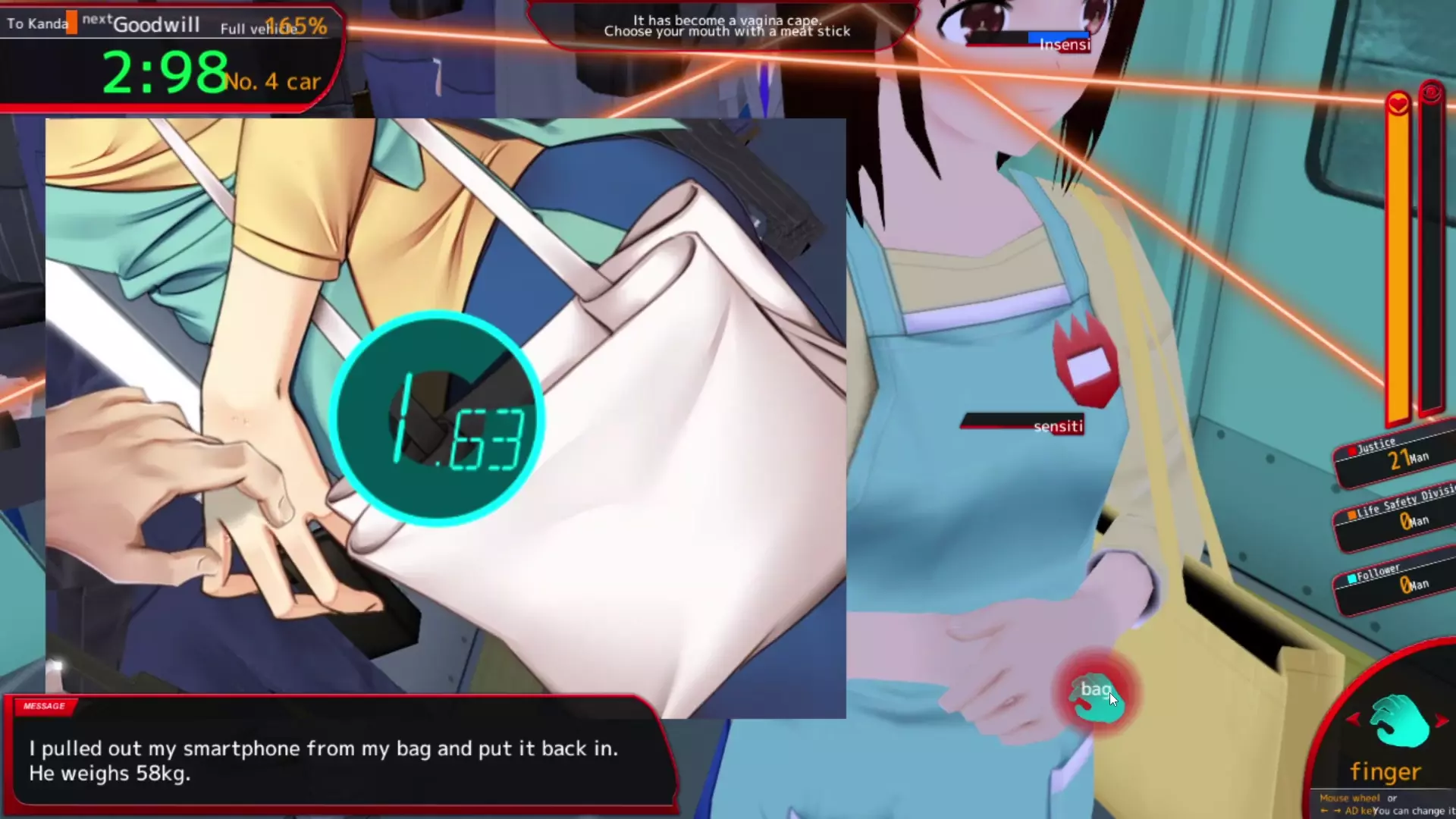This screenshot has width=1456, height=819.
Task: Advance the MESSAGE dialogue box
Action: [341, 760]
